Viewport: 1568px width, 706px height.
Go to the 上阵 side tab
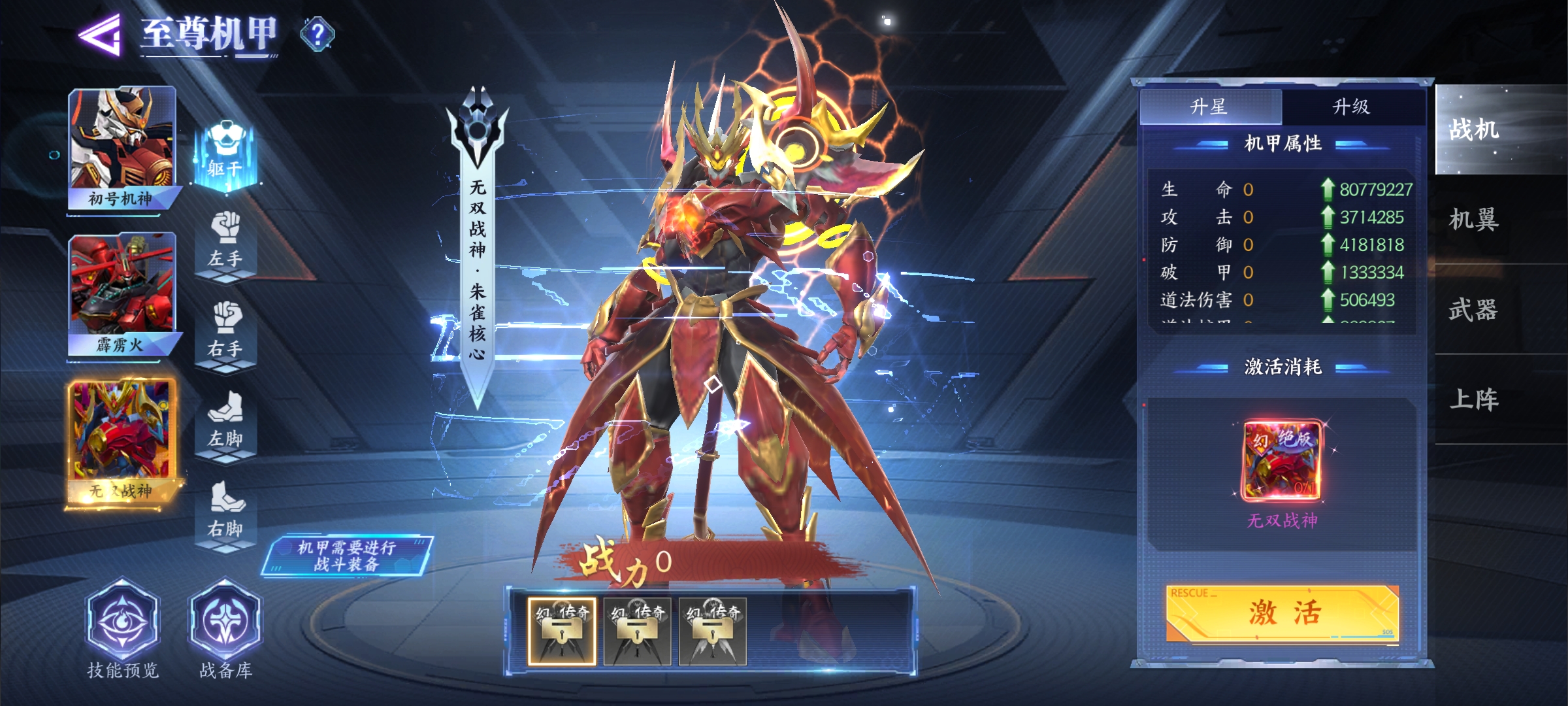click(1475, 399)
